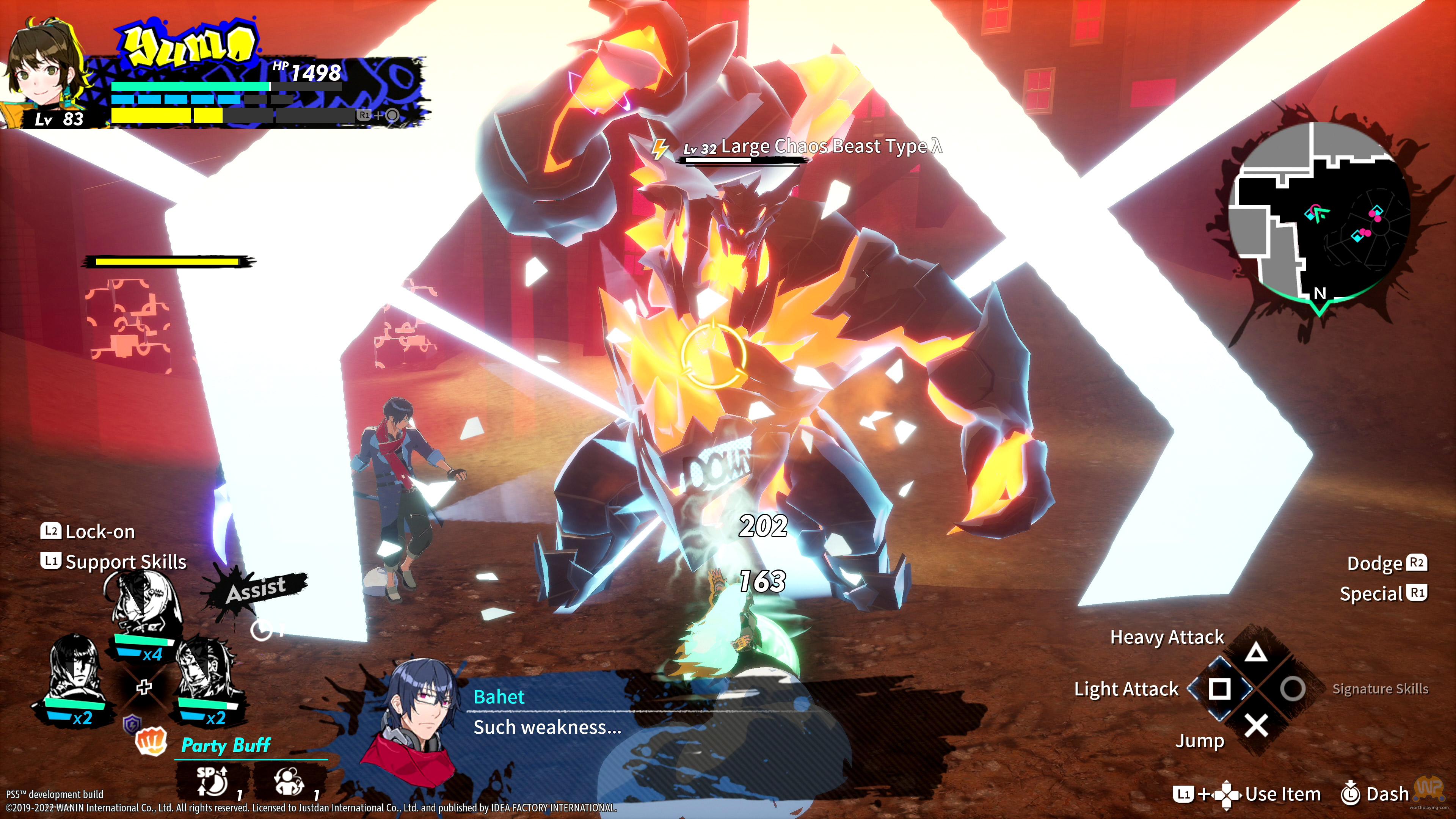Use the character swap party buff

[x=289, y=782]
